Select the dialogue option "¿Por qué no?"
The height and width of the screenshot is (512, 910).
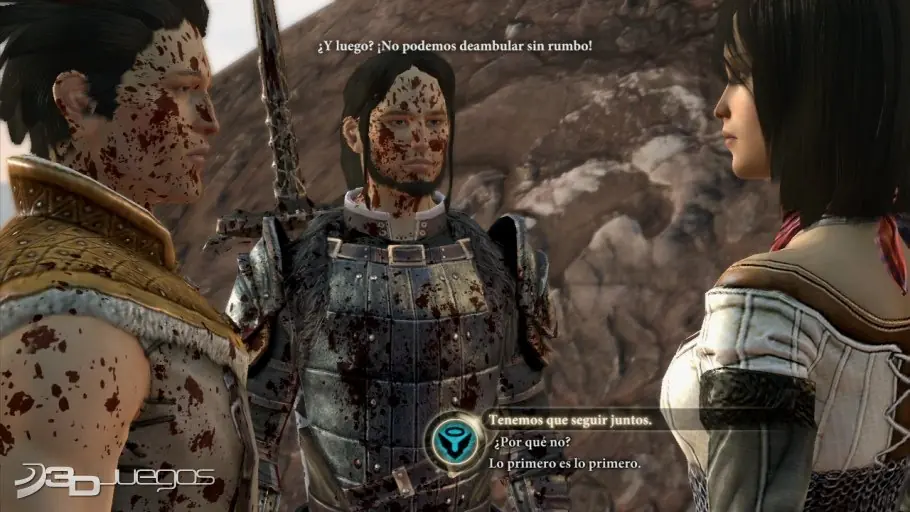tap(525, 442)
